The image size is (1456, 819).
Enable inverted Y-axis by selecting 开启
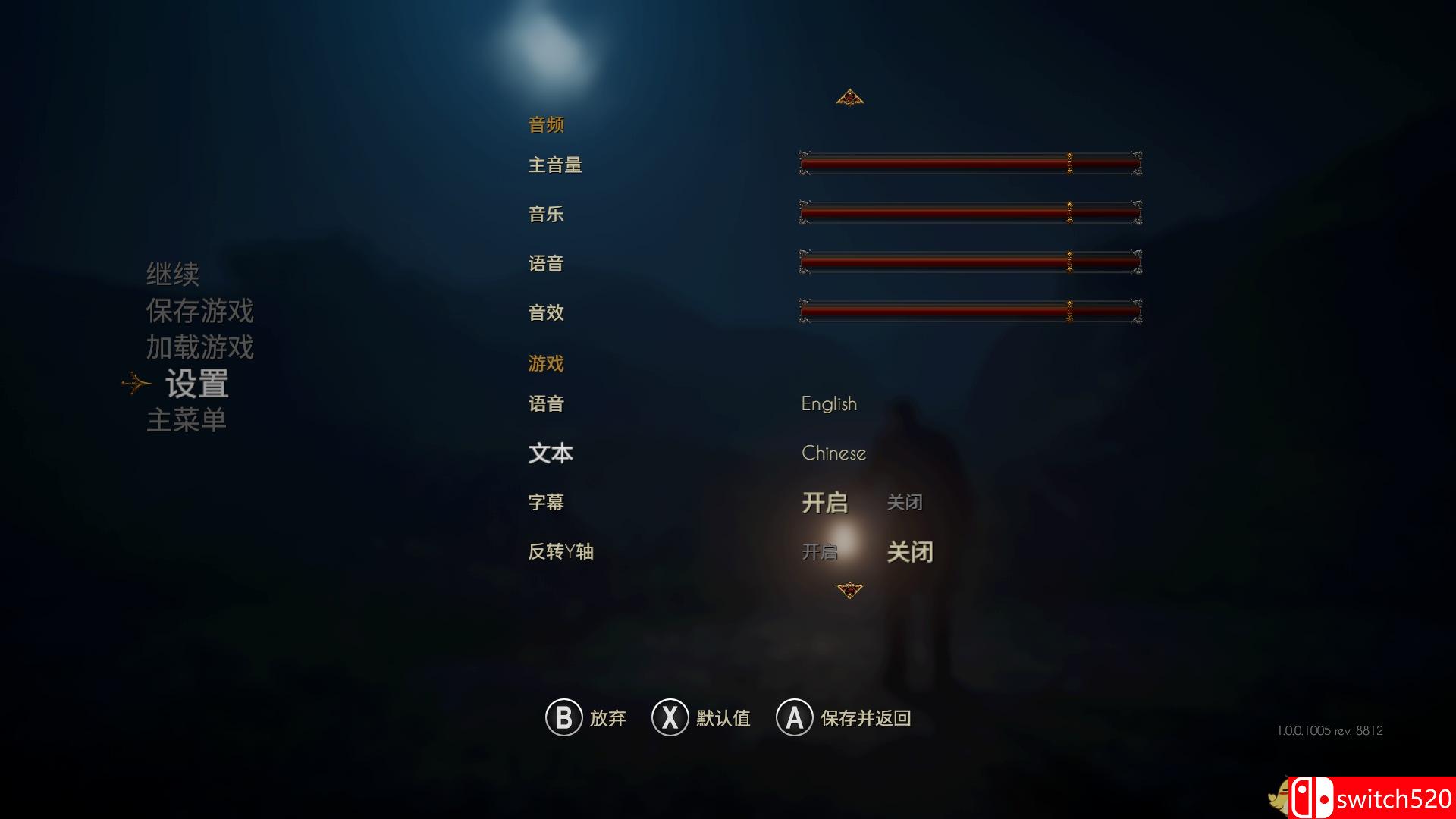[x=819, y=552]
